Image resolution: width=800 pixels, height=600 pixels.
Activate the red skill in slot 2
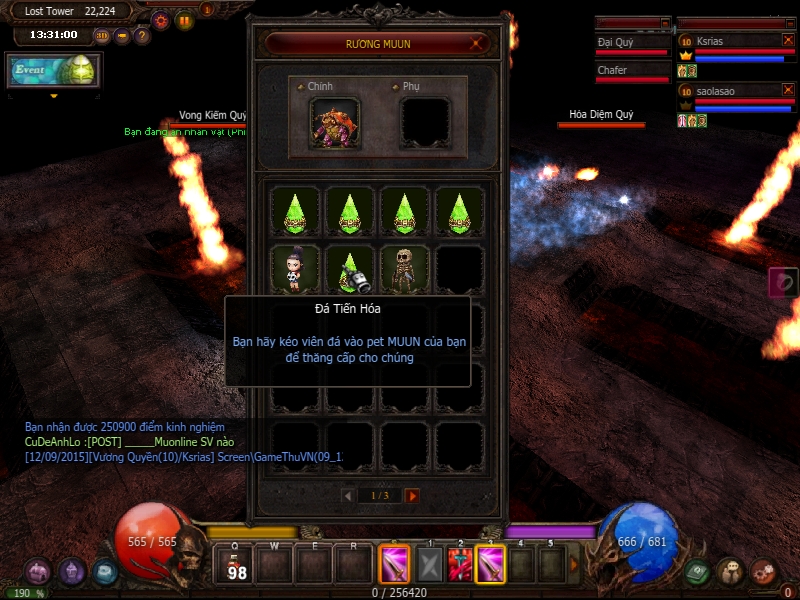coord(460,564)
